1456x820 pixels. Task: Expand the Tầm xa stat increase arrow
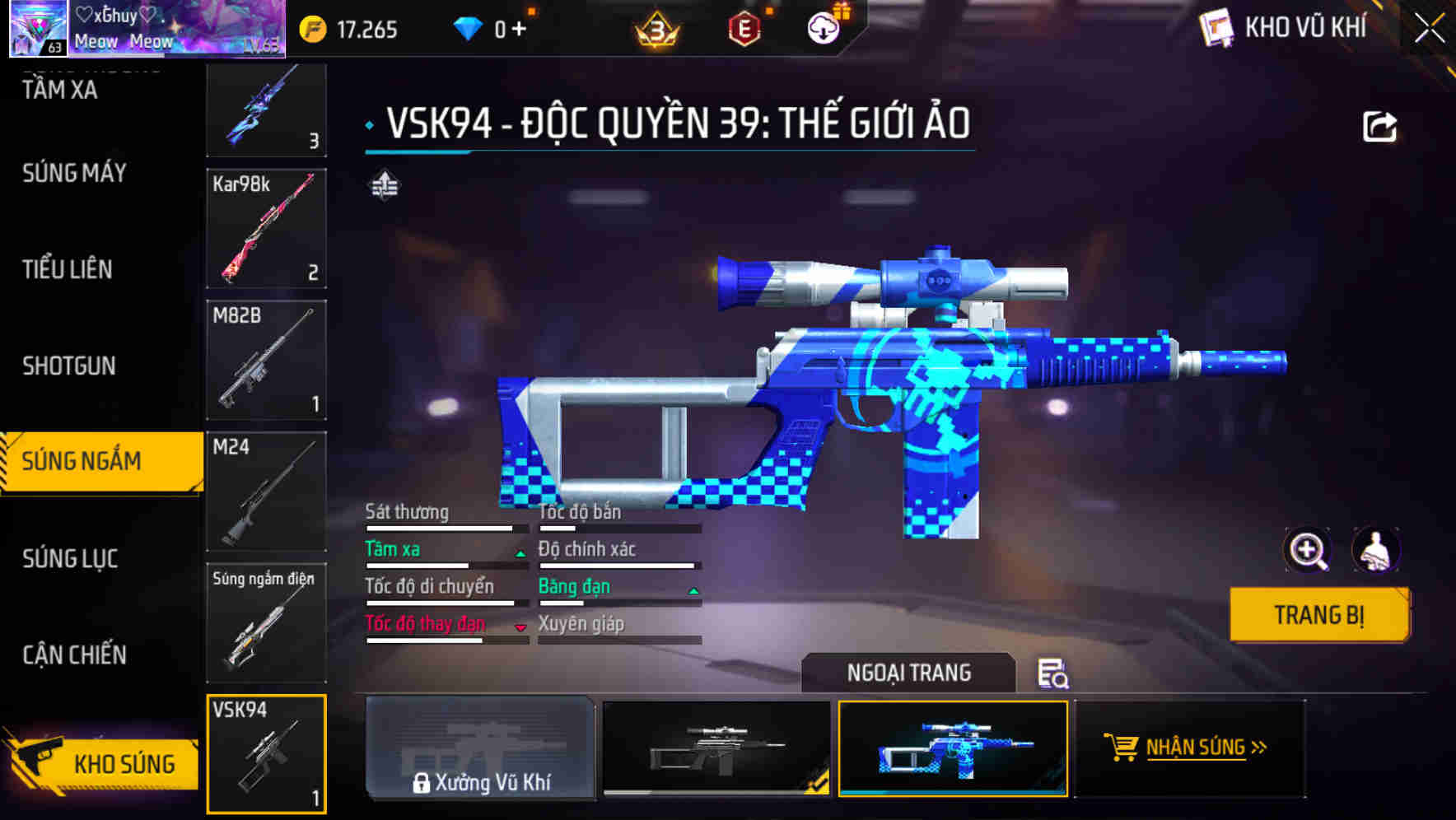pyautogui.click(x=520, y=553)
